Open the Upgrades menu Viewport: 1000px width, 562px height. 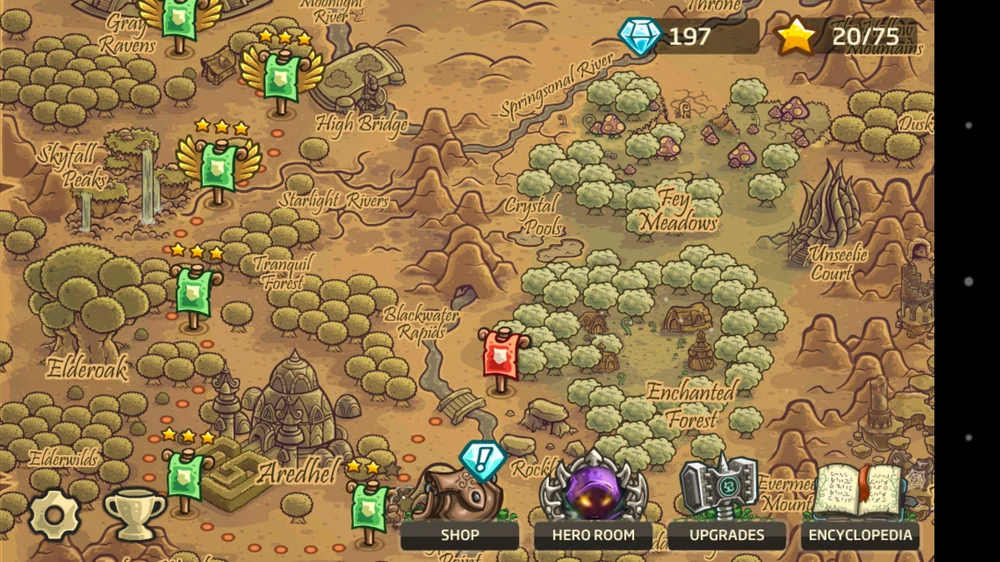pos(727,533)
